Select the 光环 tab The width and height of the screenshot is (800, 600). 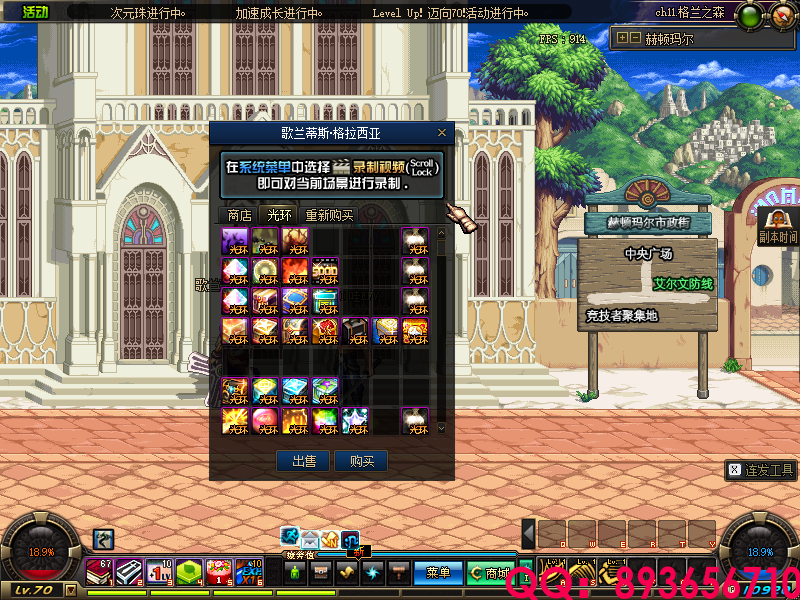coord(278,214)
